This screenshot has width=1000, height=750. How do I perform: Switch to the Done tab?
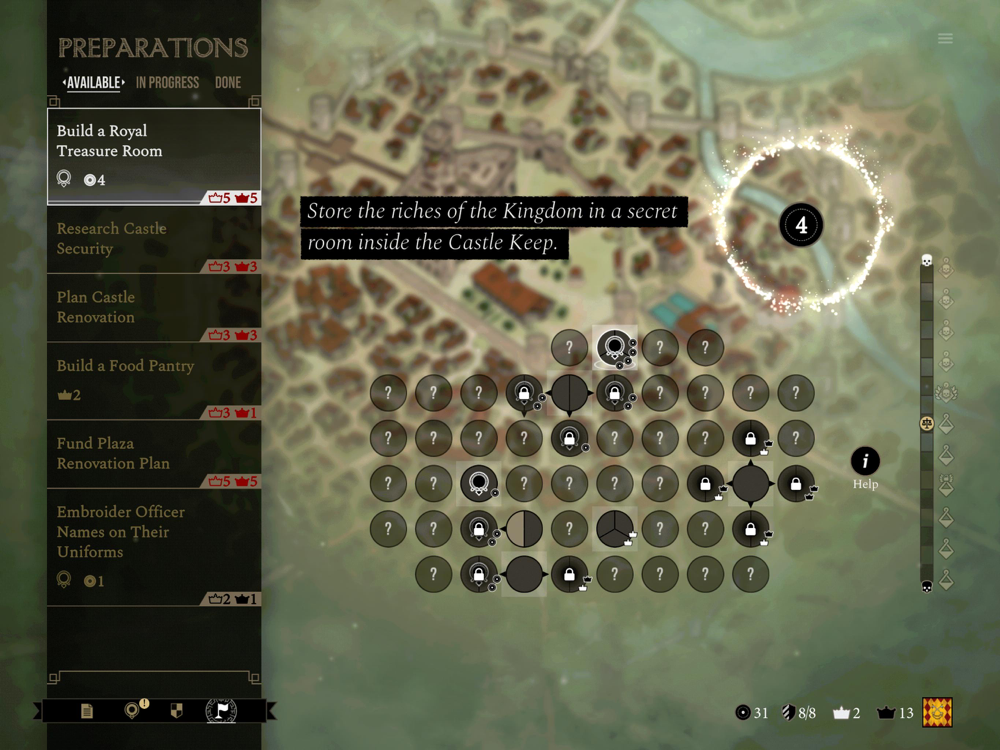[228, 83]
